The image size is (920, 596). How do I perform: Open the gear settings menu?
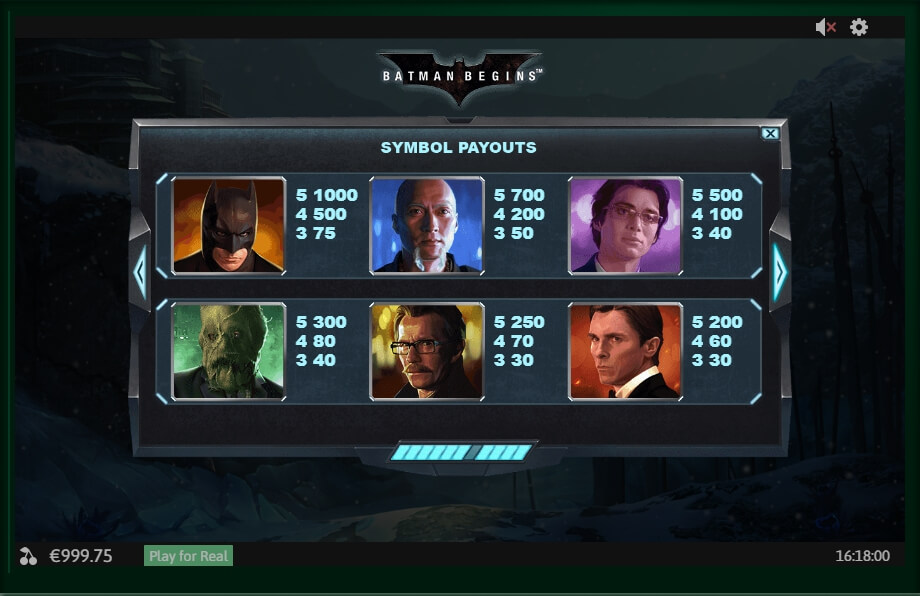pyautogui.click(x=859, y=28)
